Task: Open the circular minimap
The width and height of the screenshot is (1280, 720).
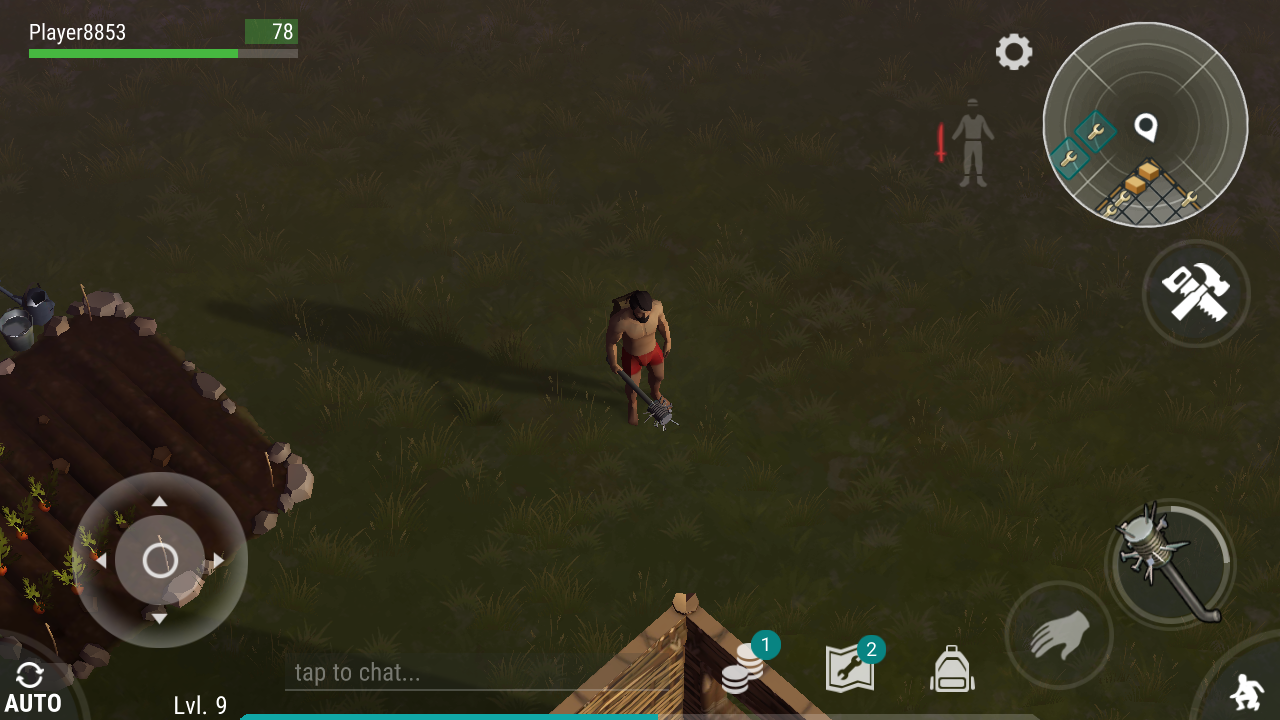Action: (x=1145, y=125)
